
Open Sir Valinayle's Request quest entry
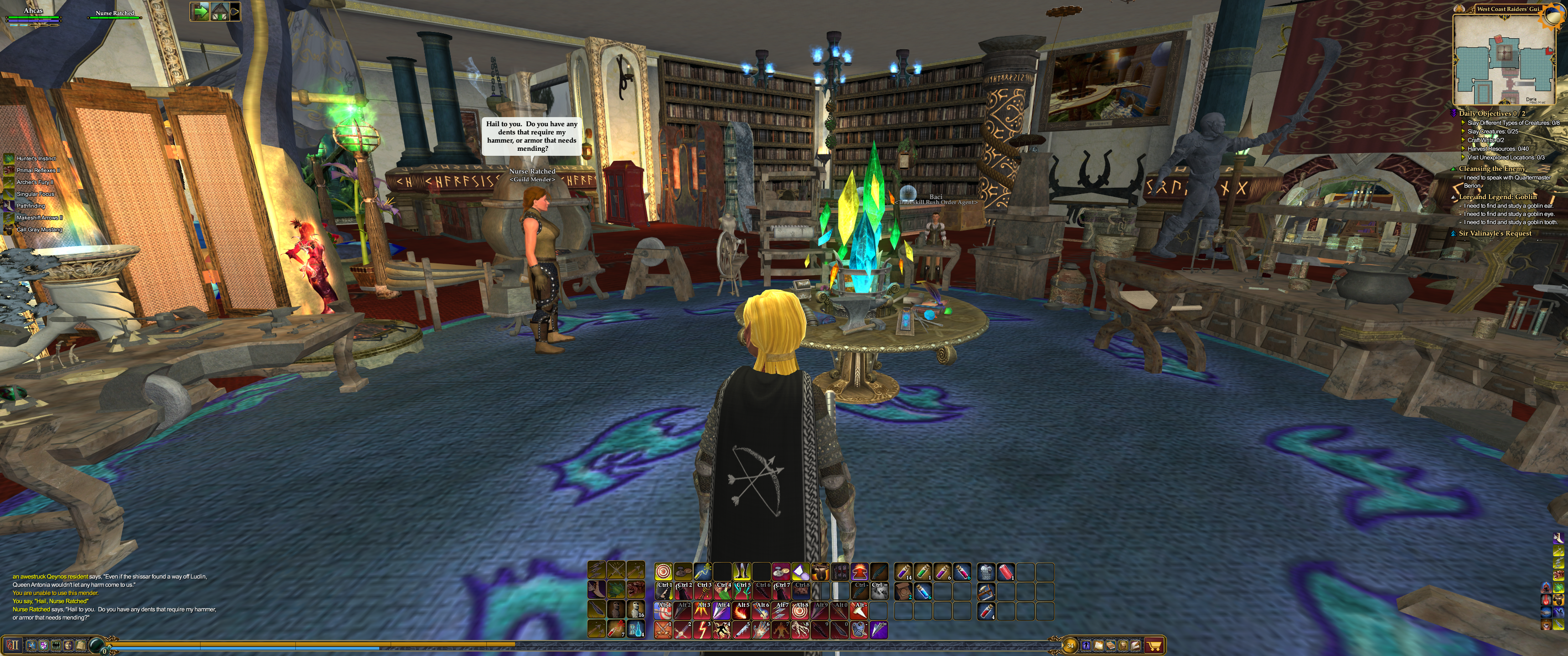[1495, 233]
